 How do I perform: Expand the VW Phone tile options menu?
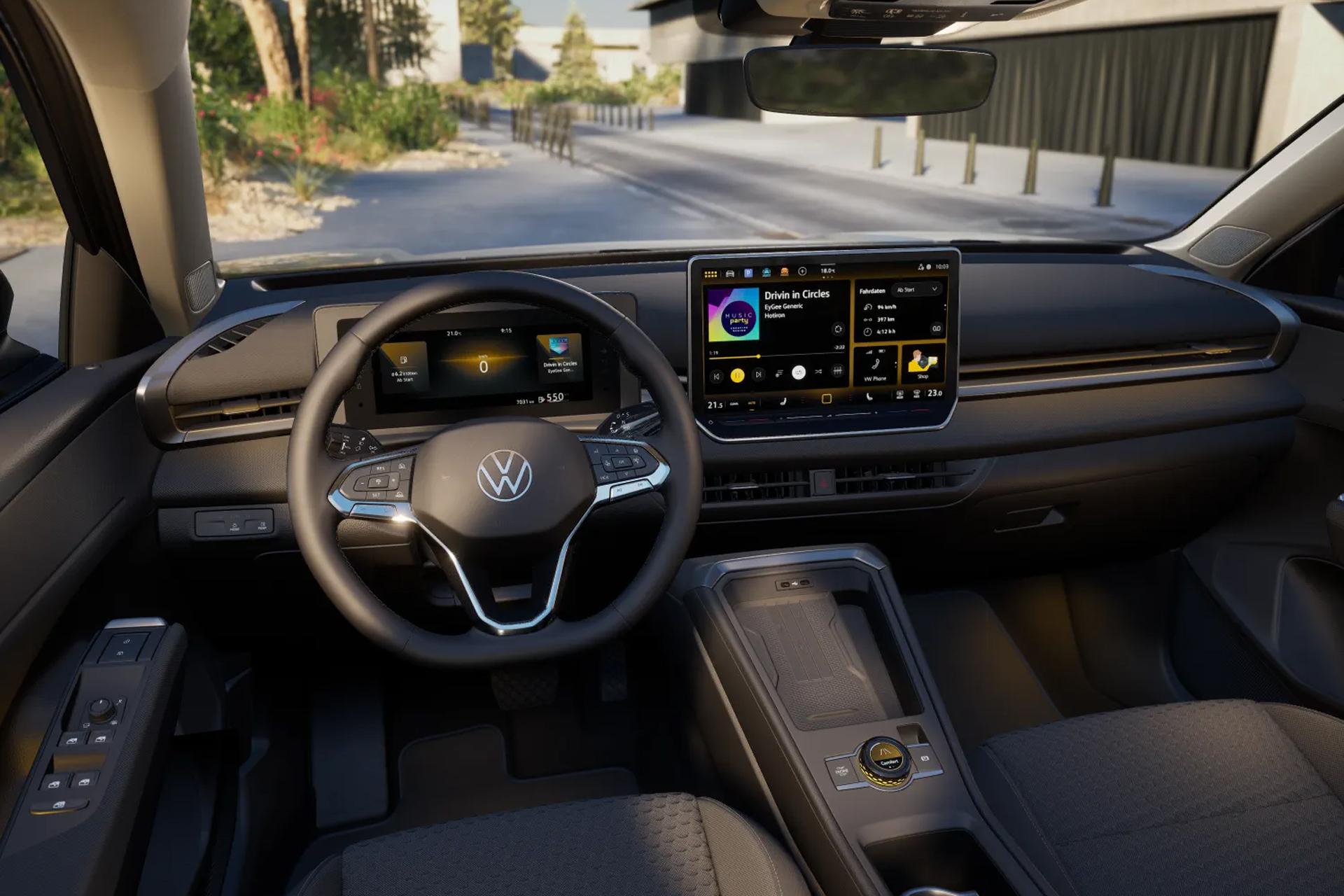895,364
